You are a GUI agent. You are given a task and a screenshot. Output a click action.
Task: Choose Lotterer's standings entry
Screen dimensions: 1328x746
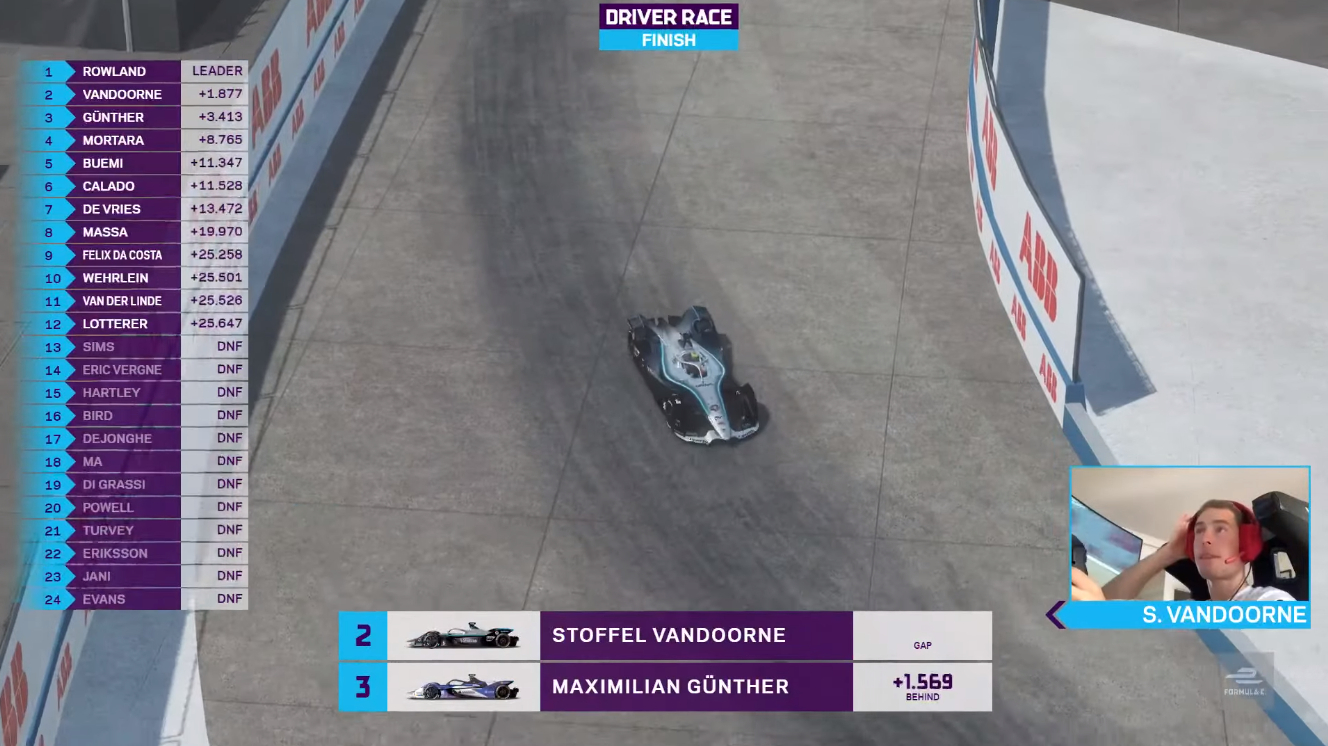click(x=136, y=324)
